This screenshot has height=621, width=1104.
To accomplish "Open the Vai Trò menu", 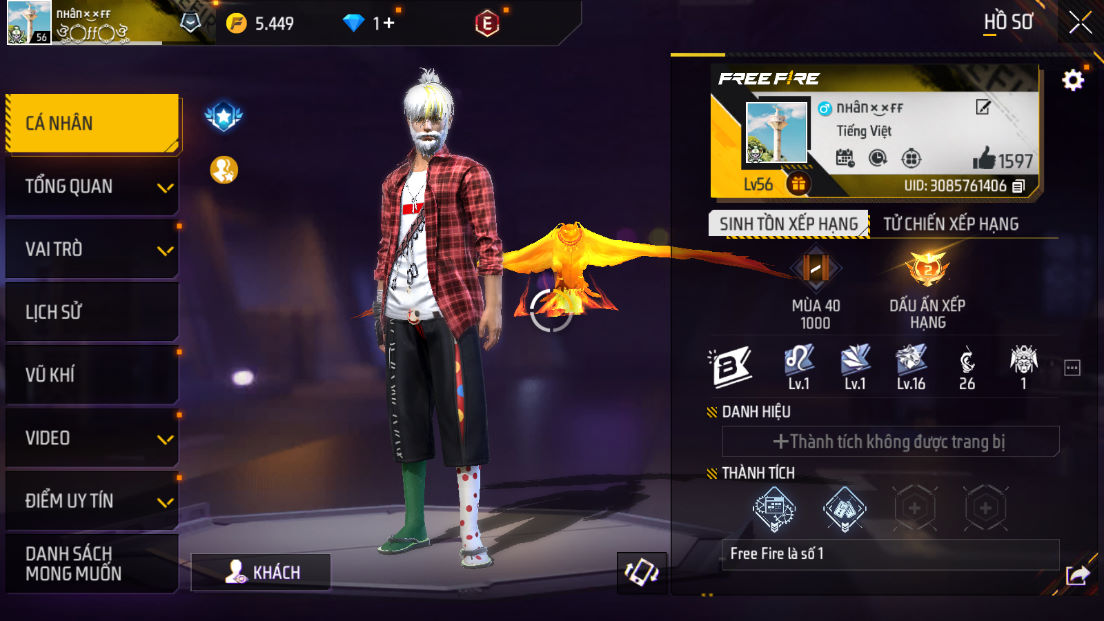I will pyautogui.click(x=92, y=250).
